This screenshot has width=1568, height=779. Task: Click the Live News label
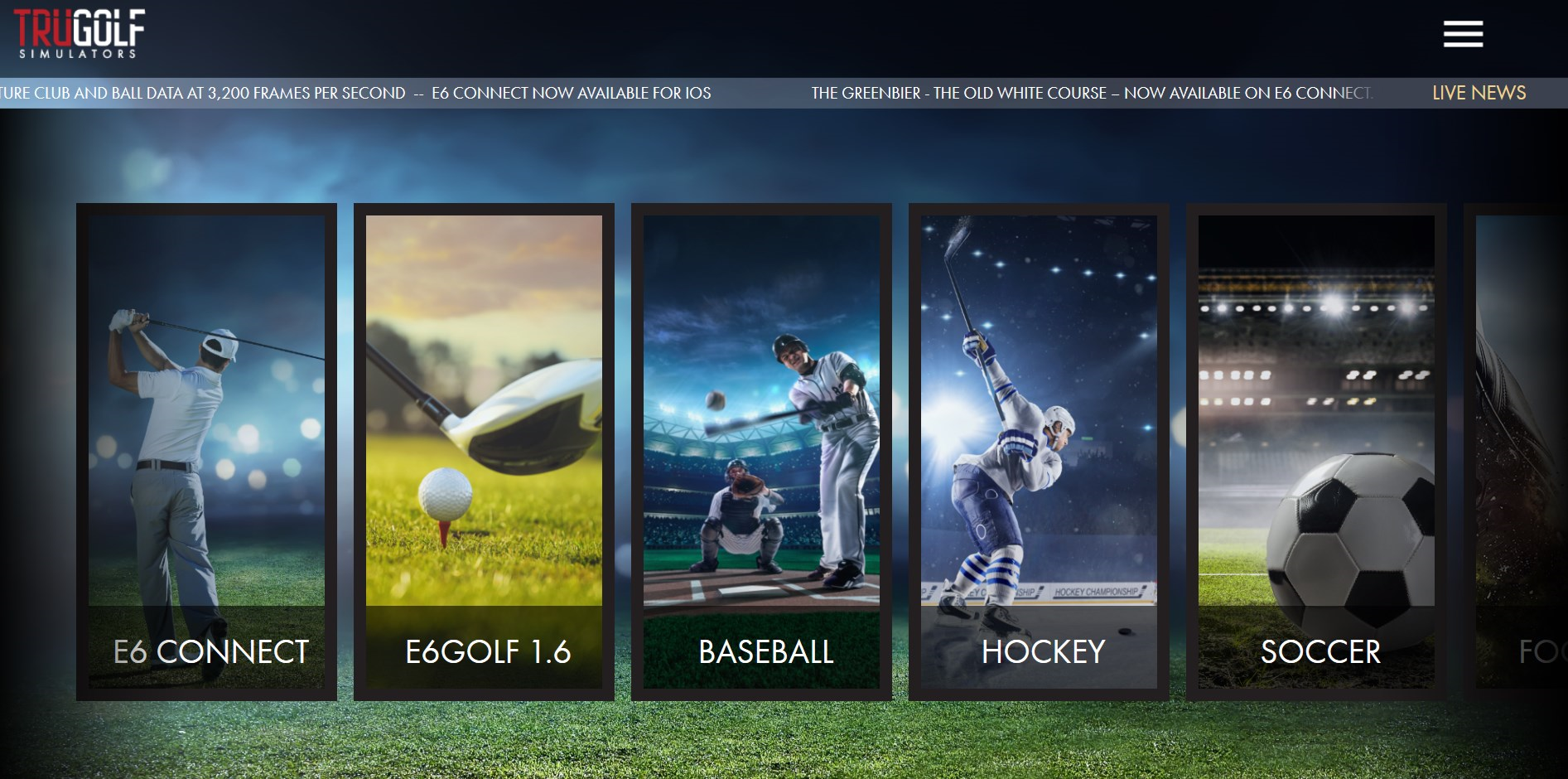click(1479, 93)
